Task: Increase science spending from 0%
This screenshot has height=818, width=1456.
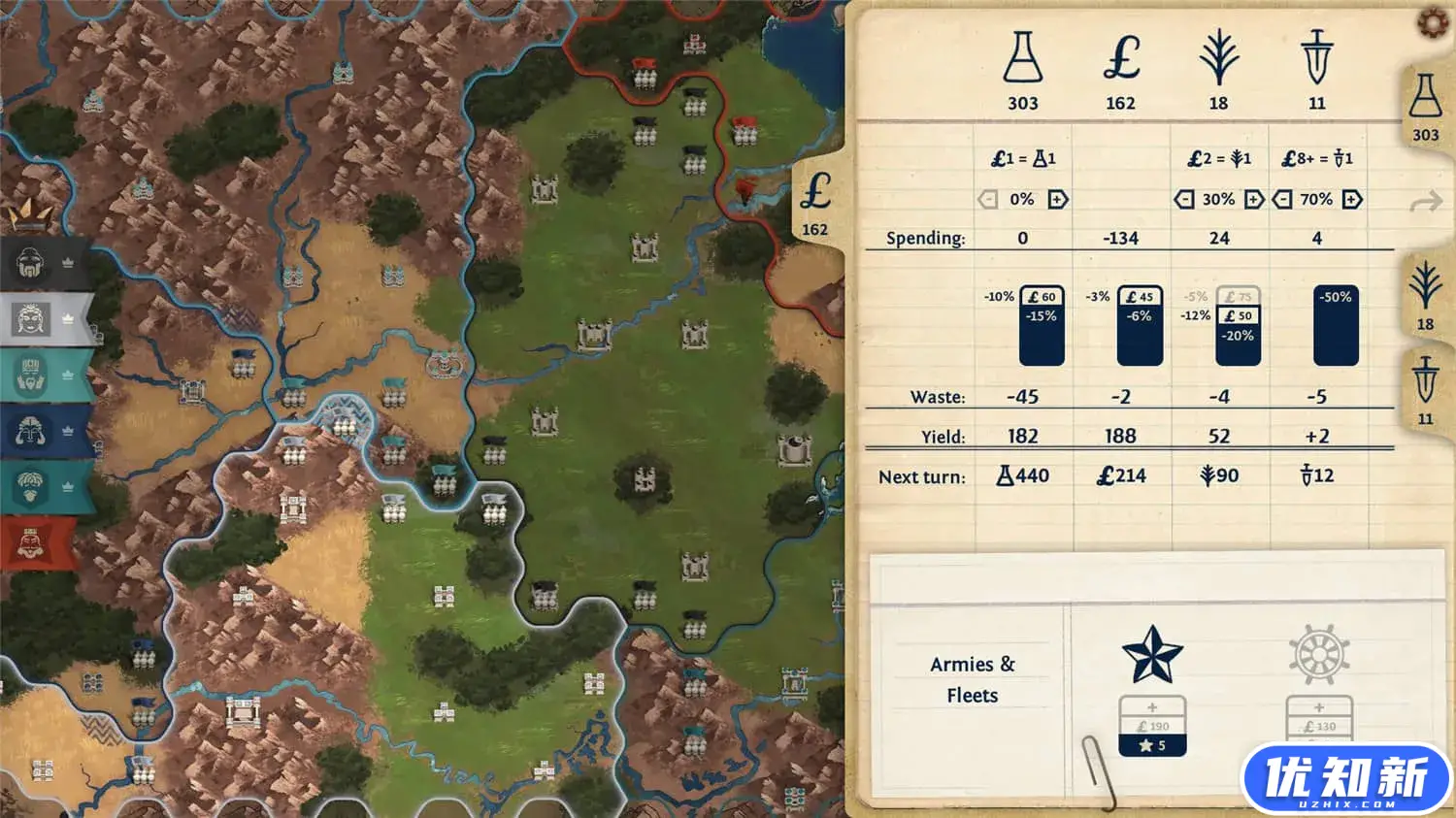Action: click(x=1058, y=199)
